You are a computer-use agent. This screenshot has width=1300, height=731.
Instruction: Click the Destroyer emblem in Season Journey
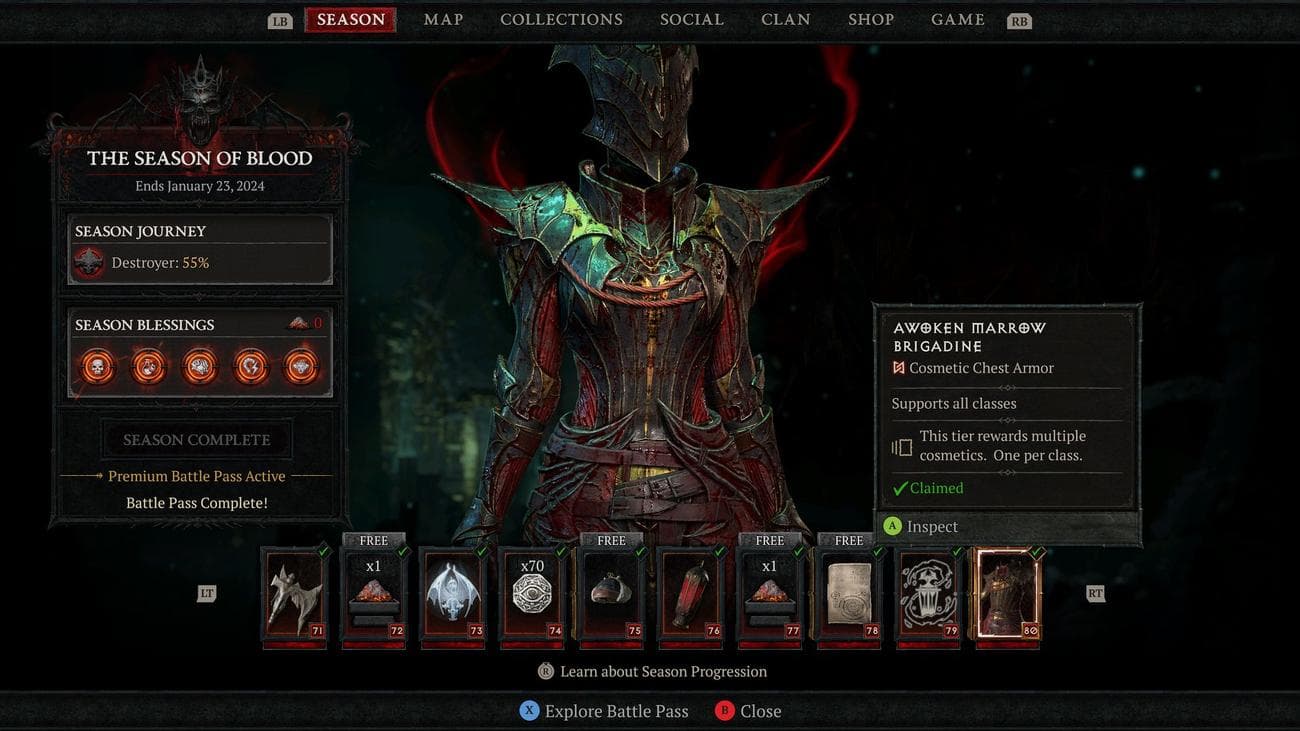pos(88,262)
